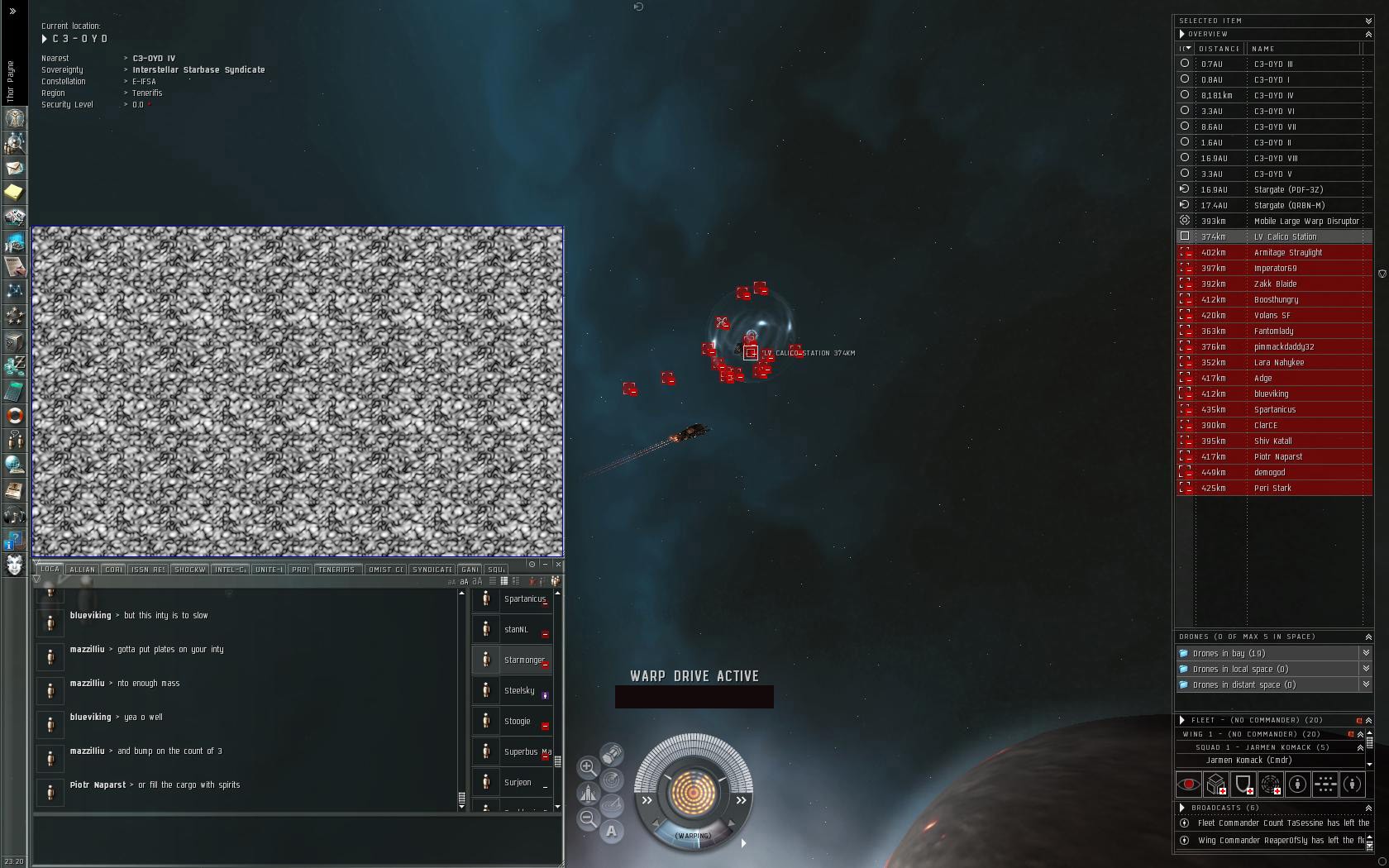Broadcast enemy spotted with the red eye icon
The image size is (1389, 868).
(1189, 784)
